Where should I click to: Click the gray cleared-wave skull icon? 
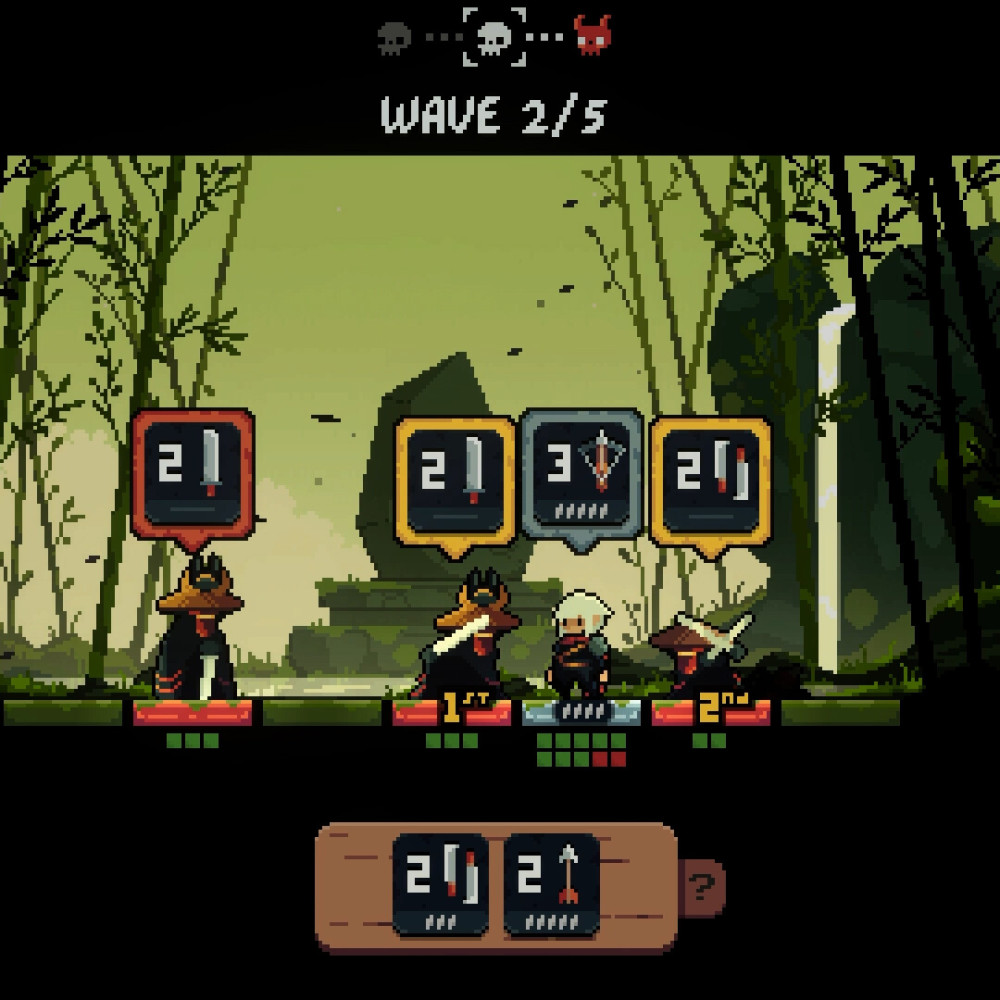tap(395, 38)
